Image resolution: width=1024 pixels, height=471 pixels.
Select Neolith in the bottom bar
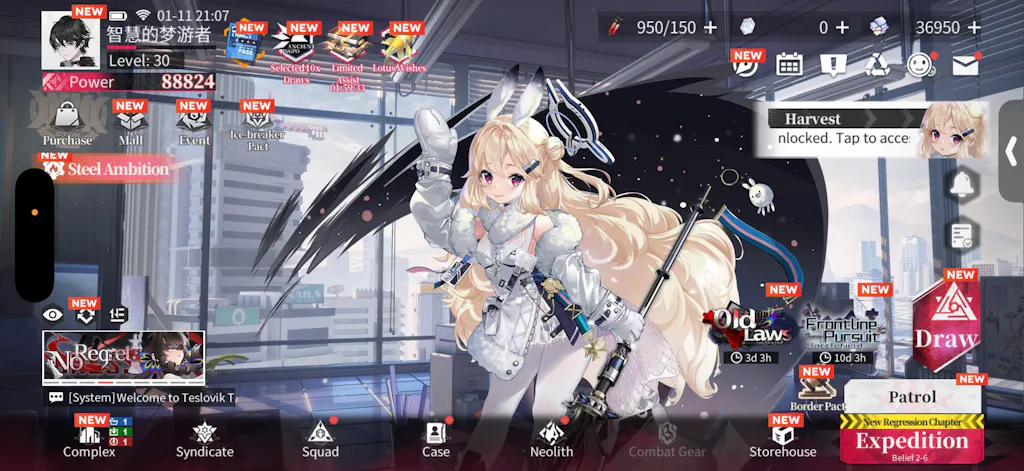coord(551,438)
